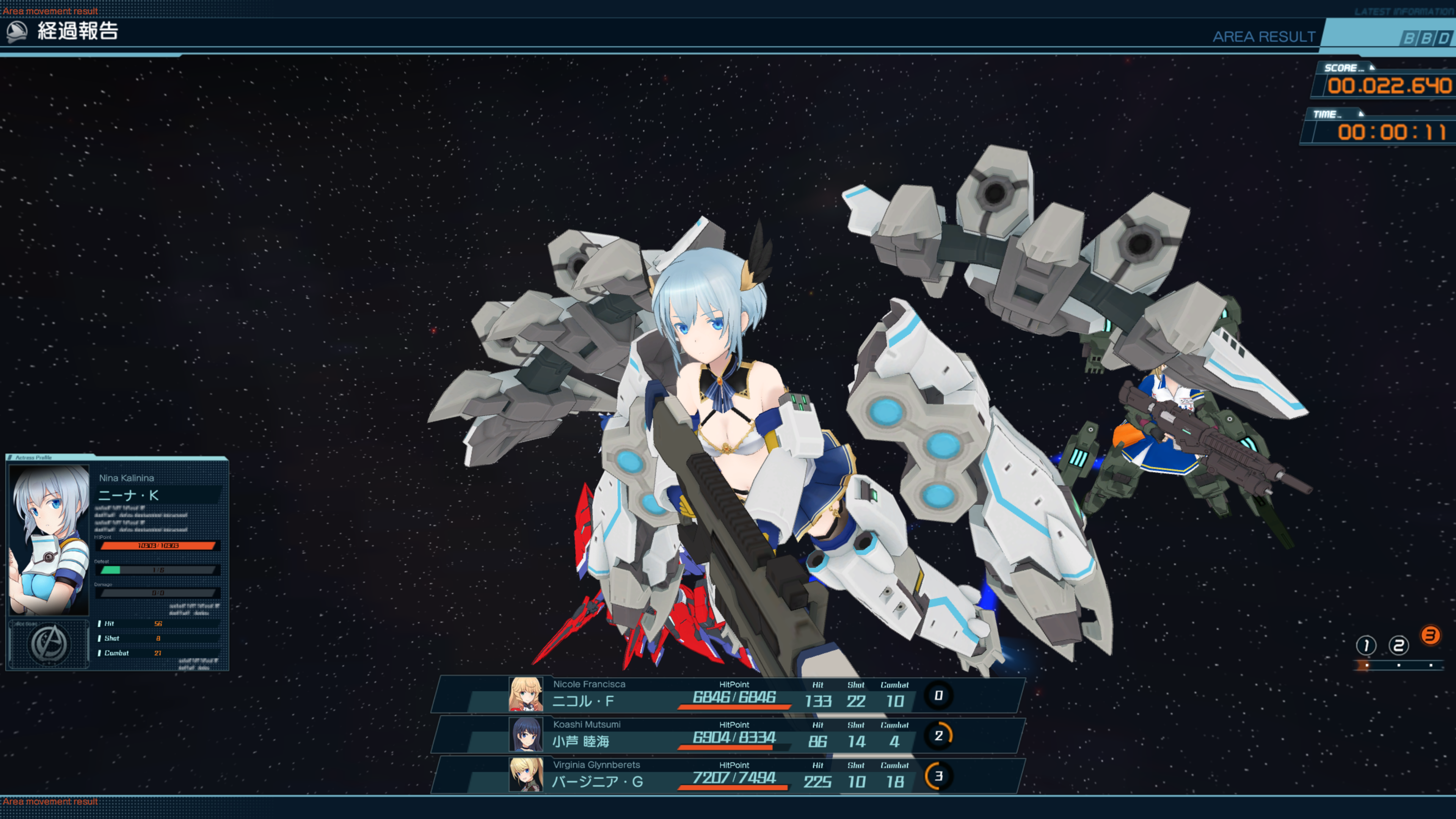The height and width of the screenshot is (819, 1456).
Task: Select the circled area marker 1
Action: 1366,645
